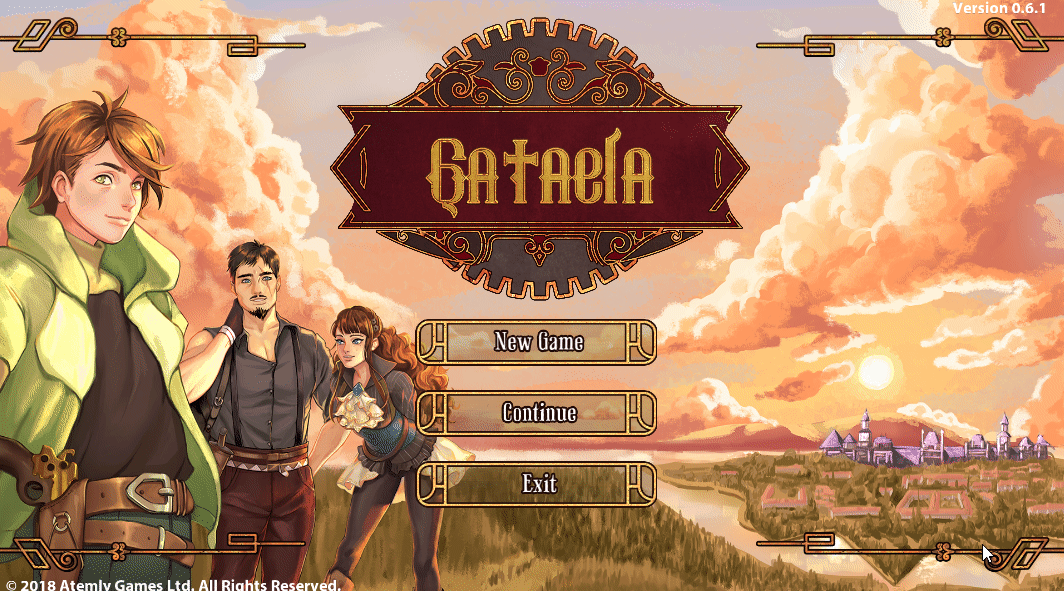The image size is (1064, 591).
Task: Choose the Continue menu option
Action: (x=538, y=413)
